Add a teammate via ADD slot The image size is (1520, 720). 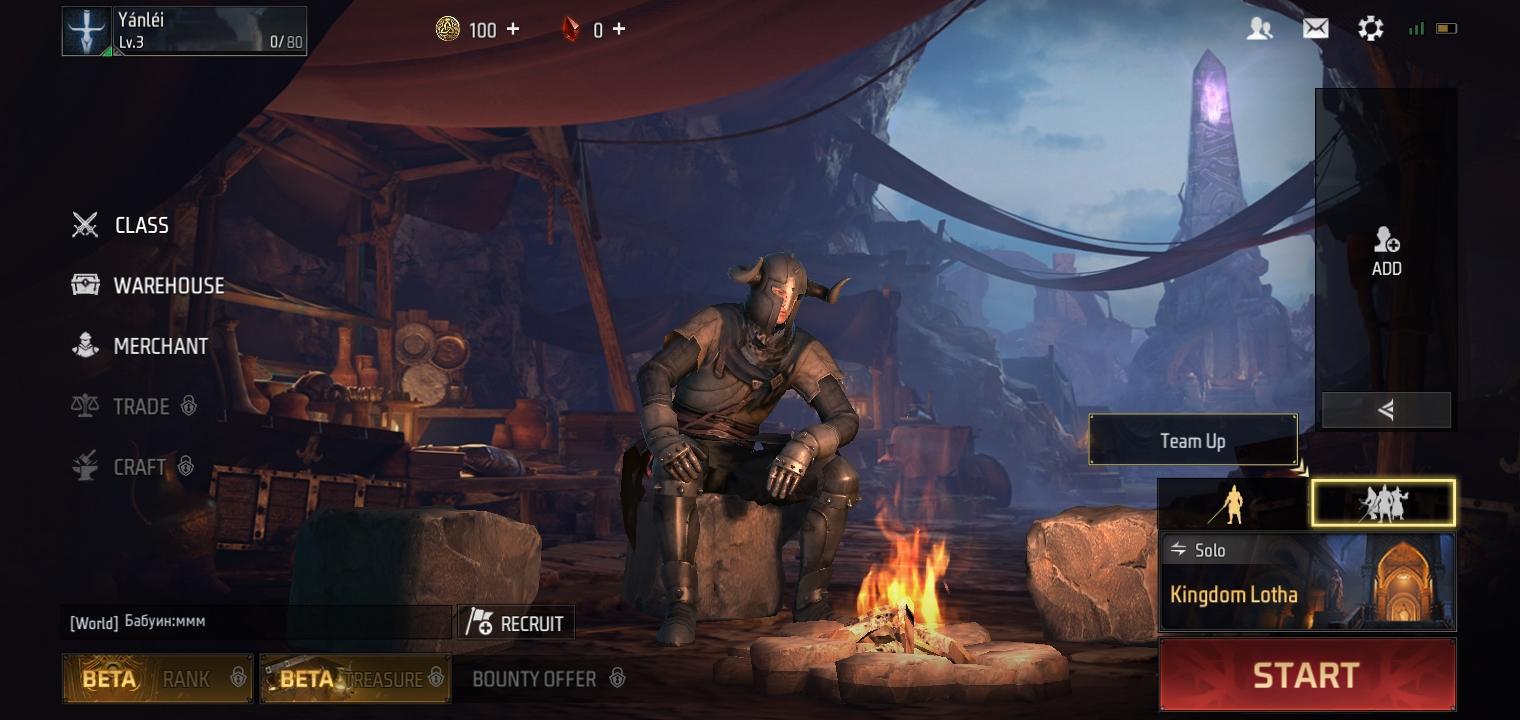(1386, 251)
